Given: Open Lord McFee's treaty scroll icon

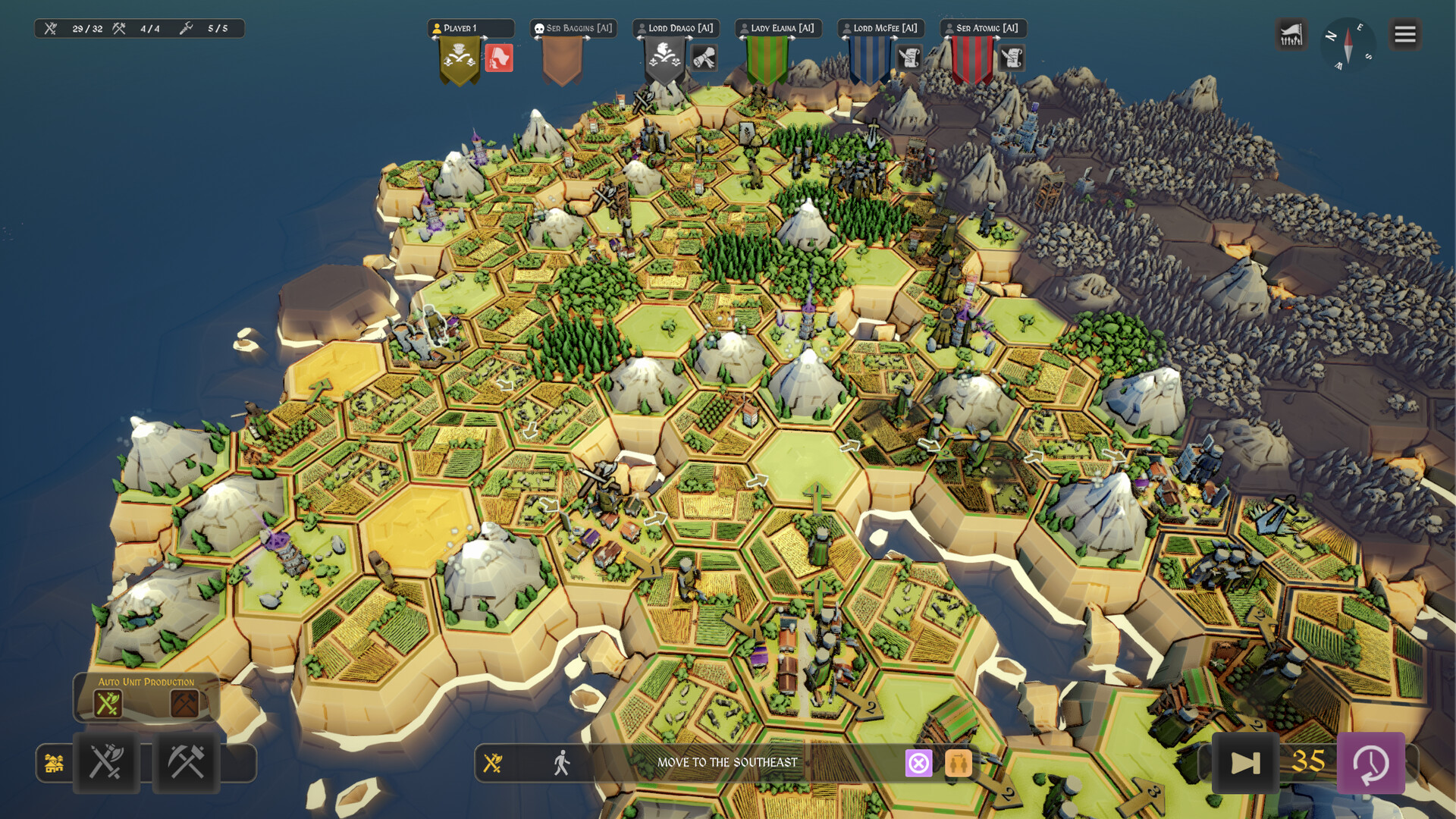Looking at the screenshot, I should [908, 58].
